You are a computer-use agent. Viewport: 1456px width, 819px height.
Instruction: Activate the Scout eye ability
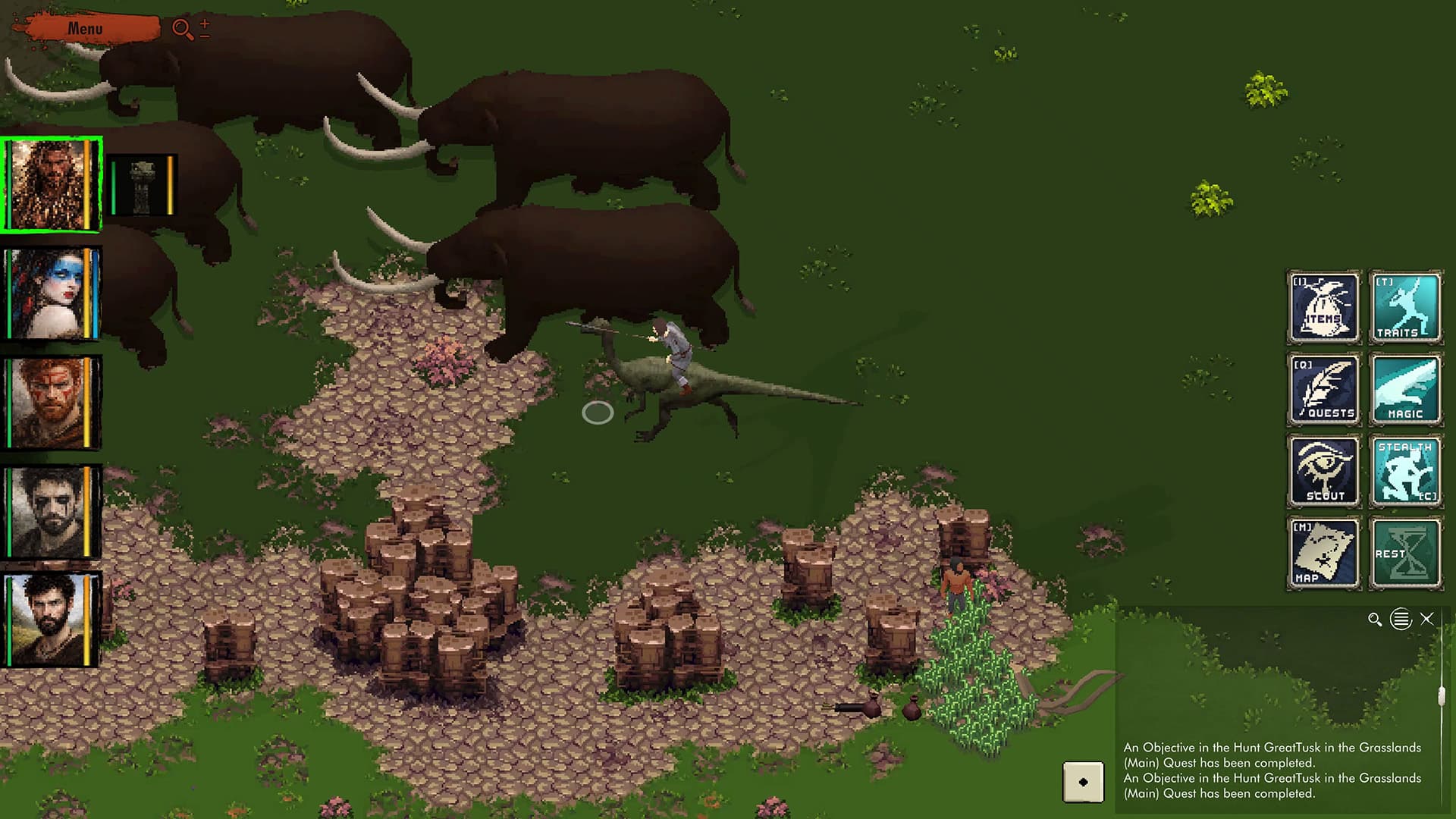(1323, 471)
